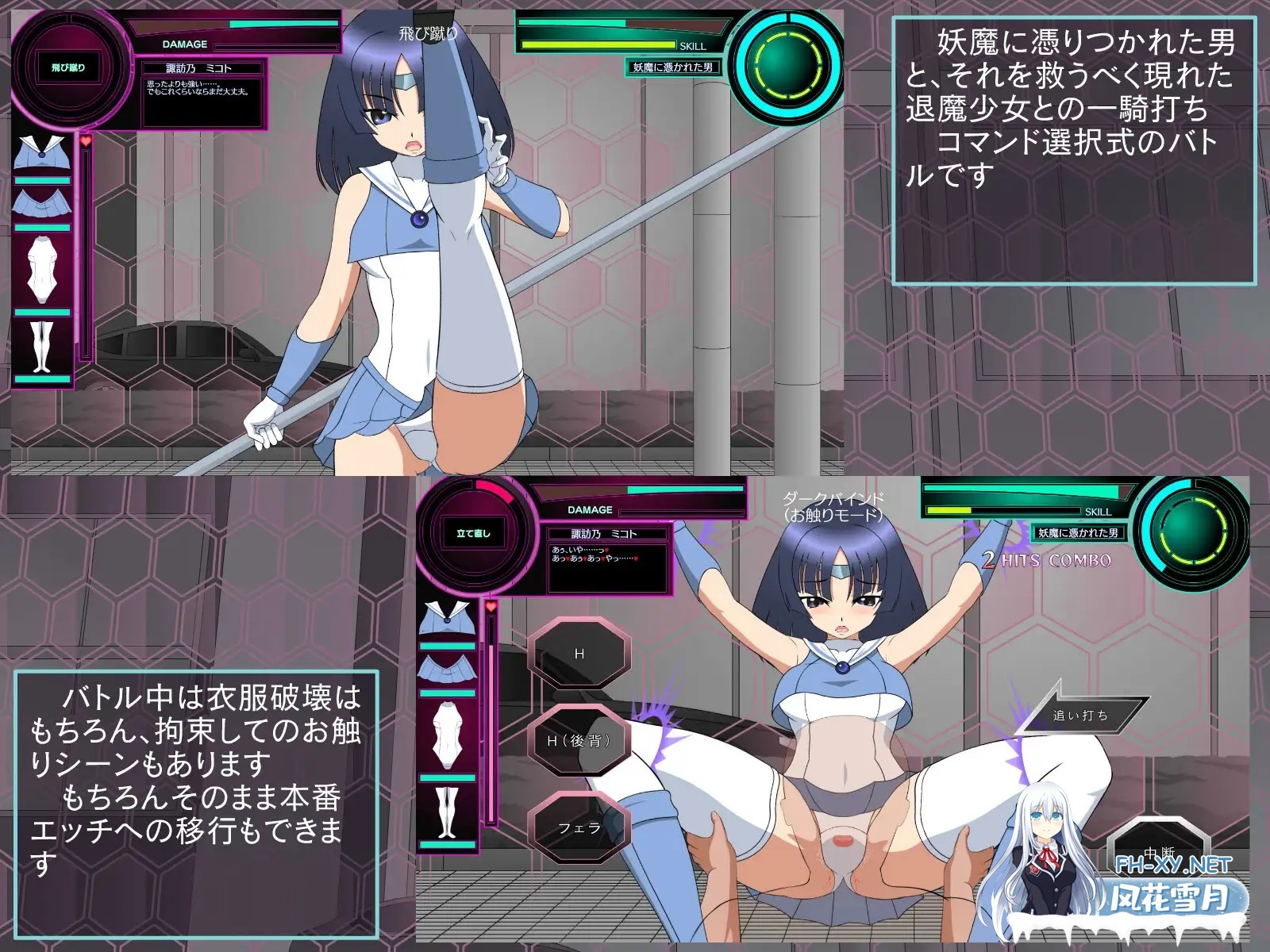The image size is (1270, 952).
Task: Click the sailor collar icon in the bottom battle panel
Action: tap(445, 619)
